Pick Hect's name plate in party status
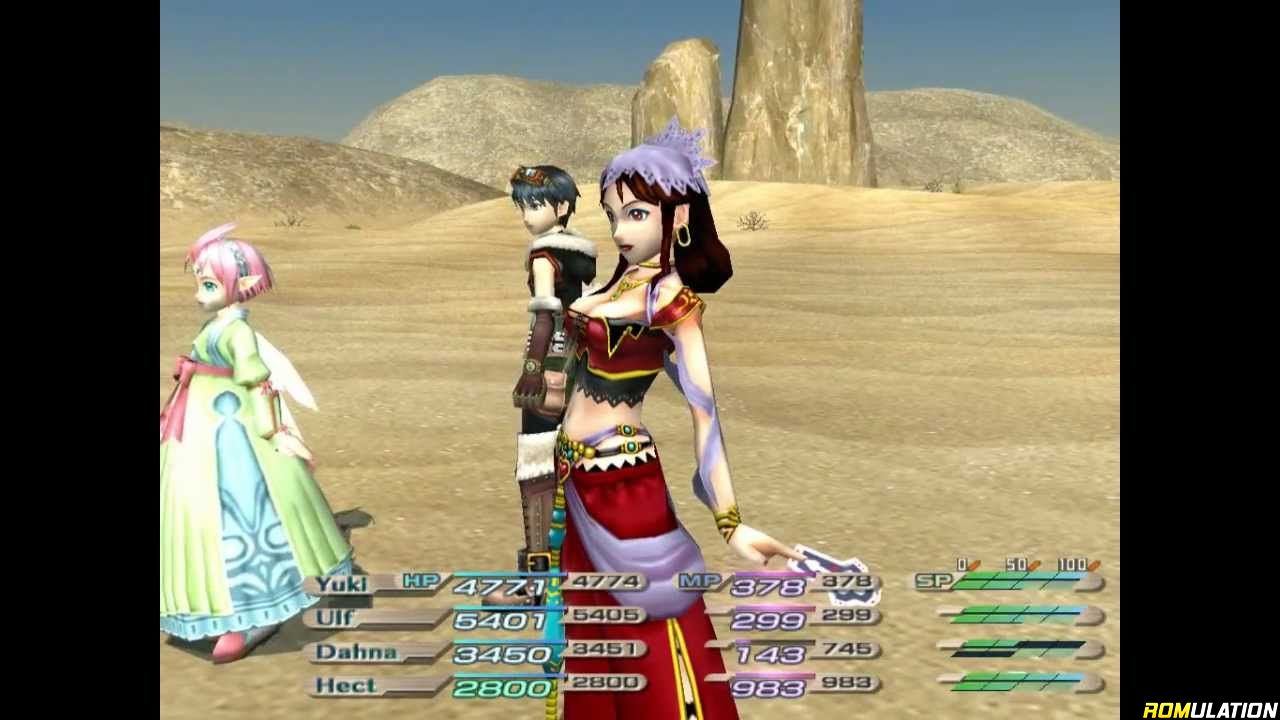Screen dimensions: 1280x720 (346, 686)
